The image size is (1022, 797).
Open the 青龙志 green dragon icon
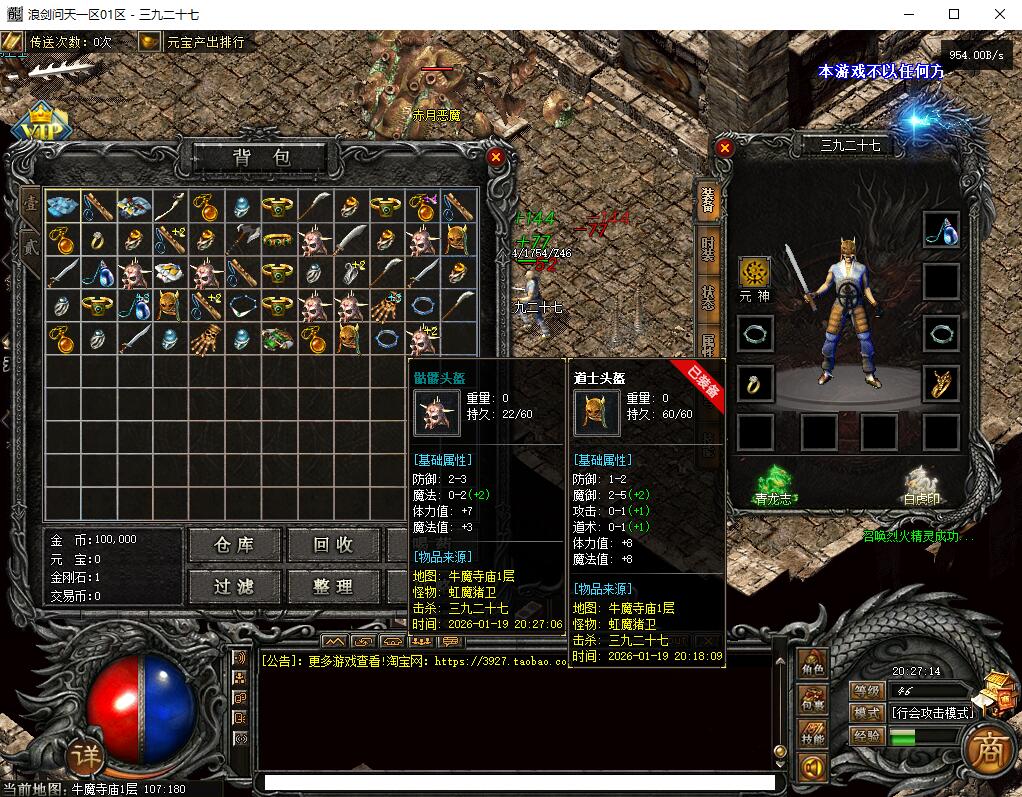[772, 480]
